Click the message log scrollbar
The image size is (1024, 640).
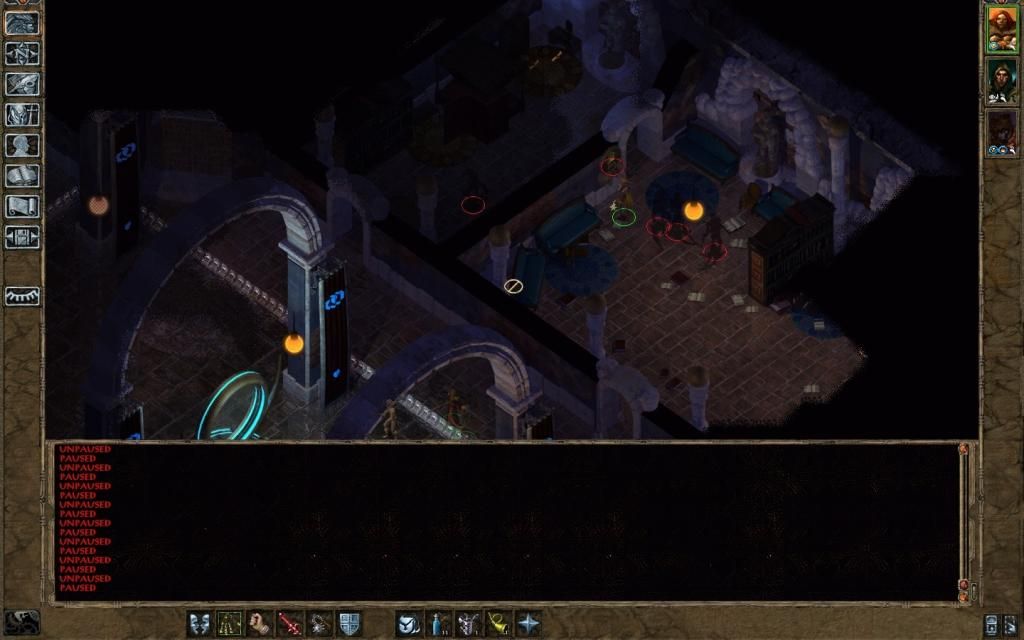[964, 517]
